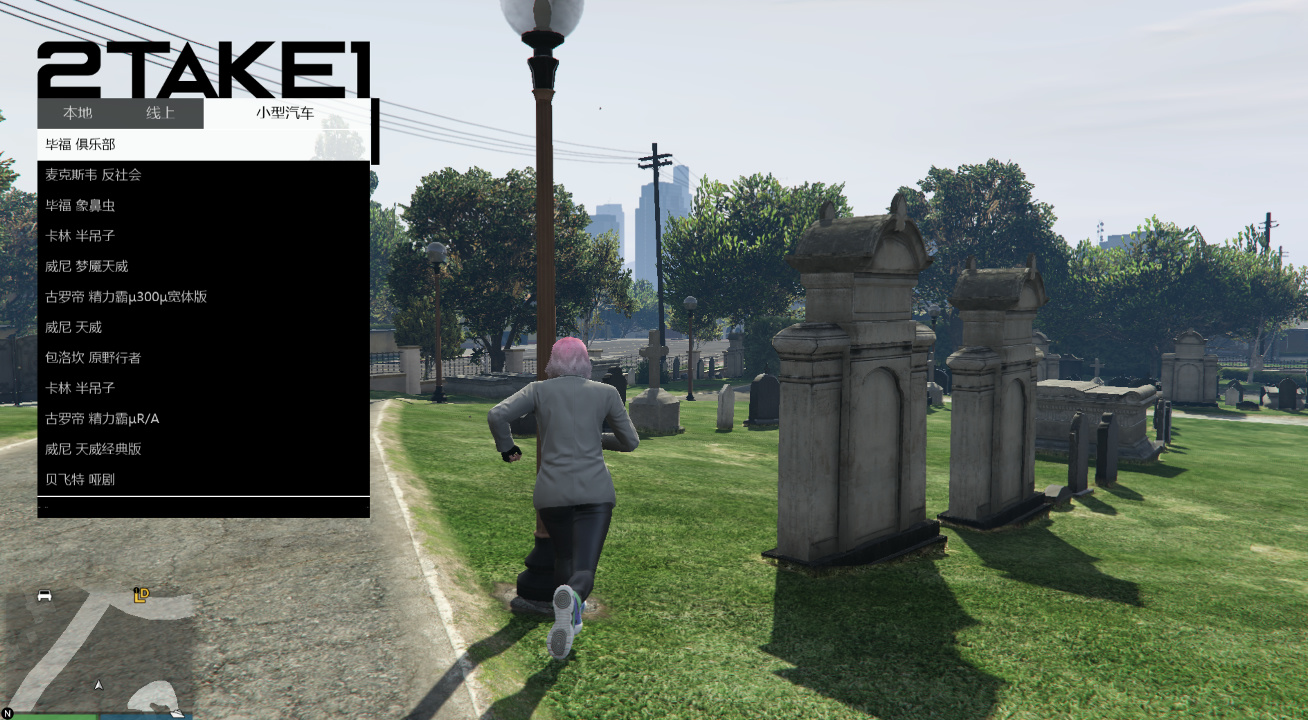This screenshot has height=720, width=1308.
Task: Select the 贝飞特 哑剧 vehicle entry
Action: [100, 478]
